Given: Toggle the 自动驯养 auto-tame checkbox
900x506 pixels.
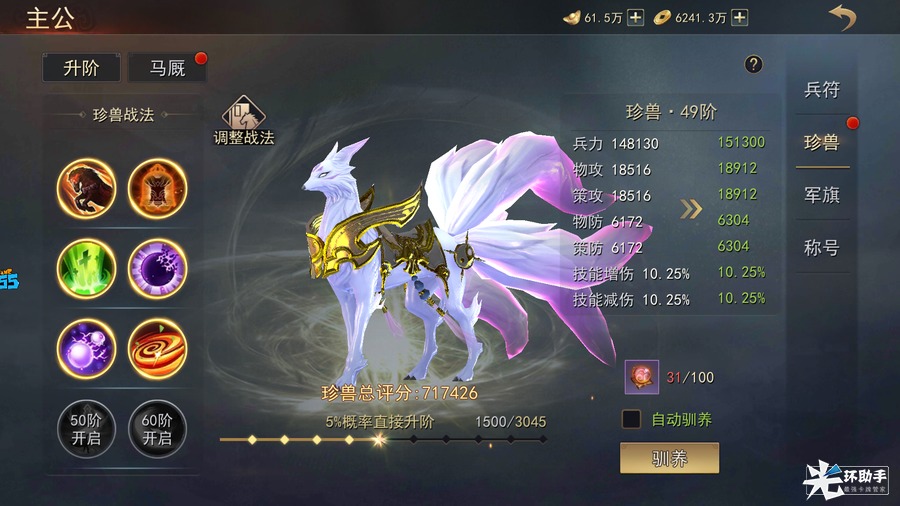Looking at the screenshot, I should coord(631,419).
